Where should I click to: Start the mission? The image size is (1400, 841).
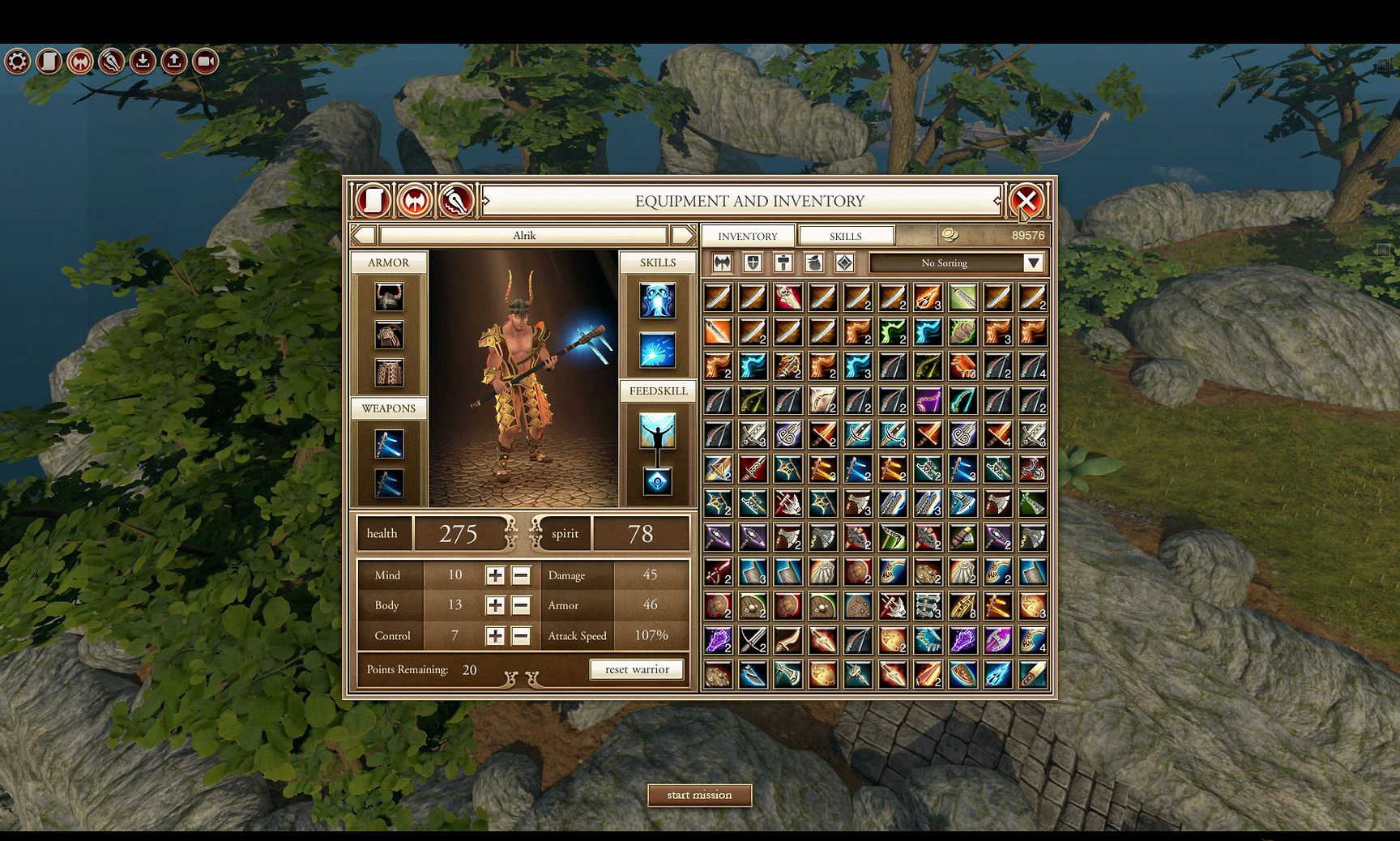699,795
